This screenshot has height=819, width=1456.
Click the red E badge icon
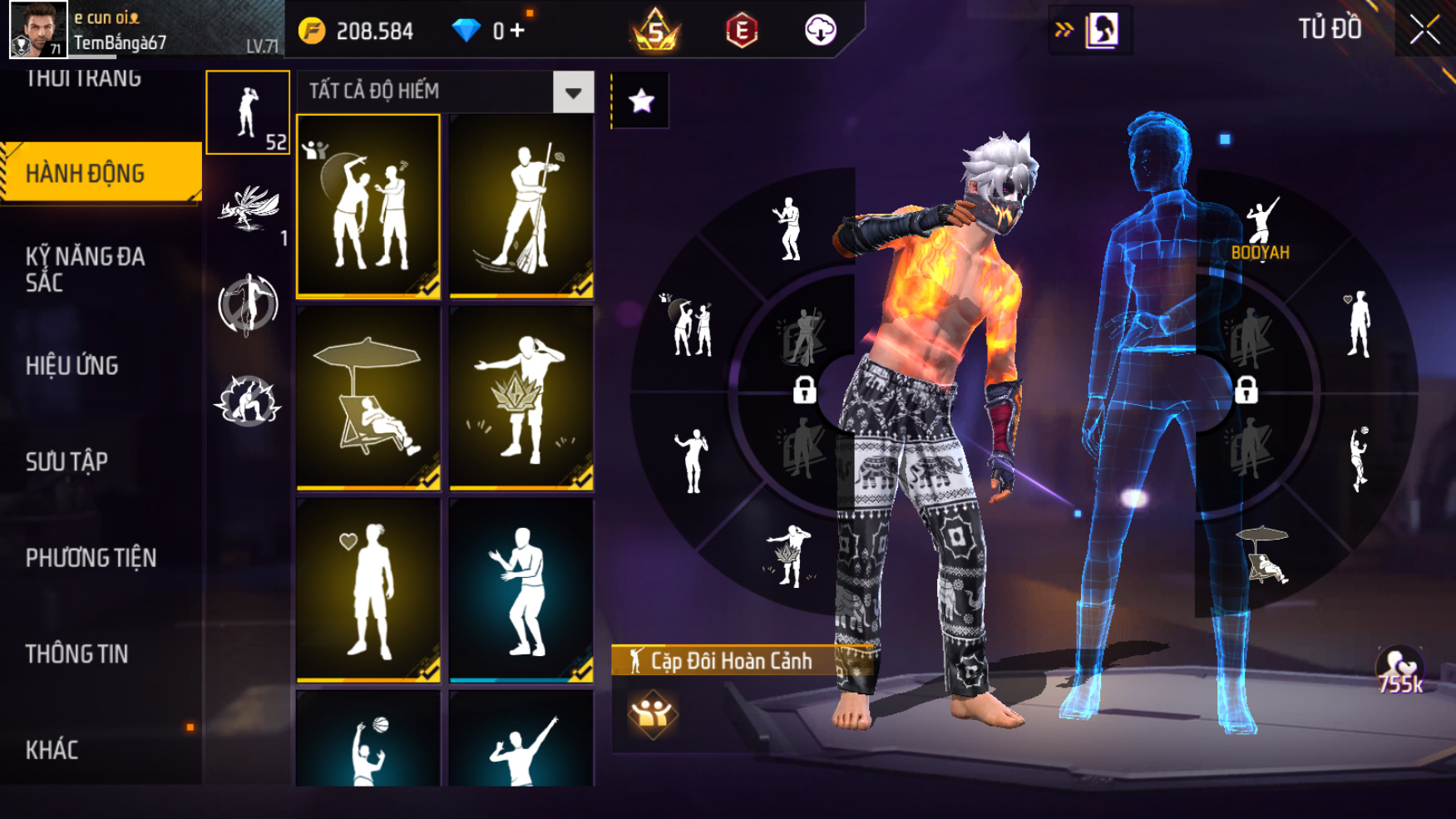pos(741,31)
